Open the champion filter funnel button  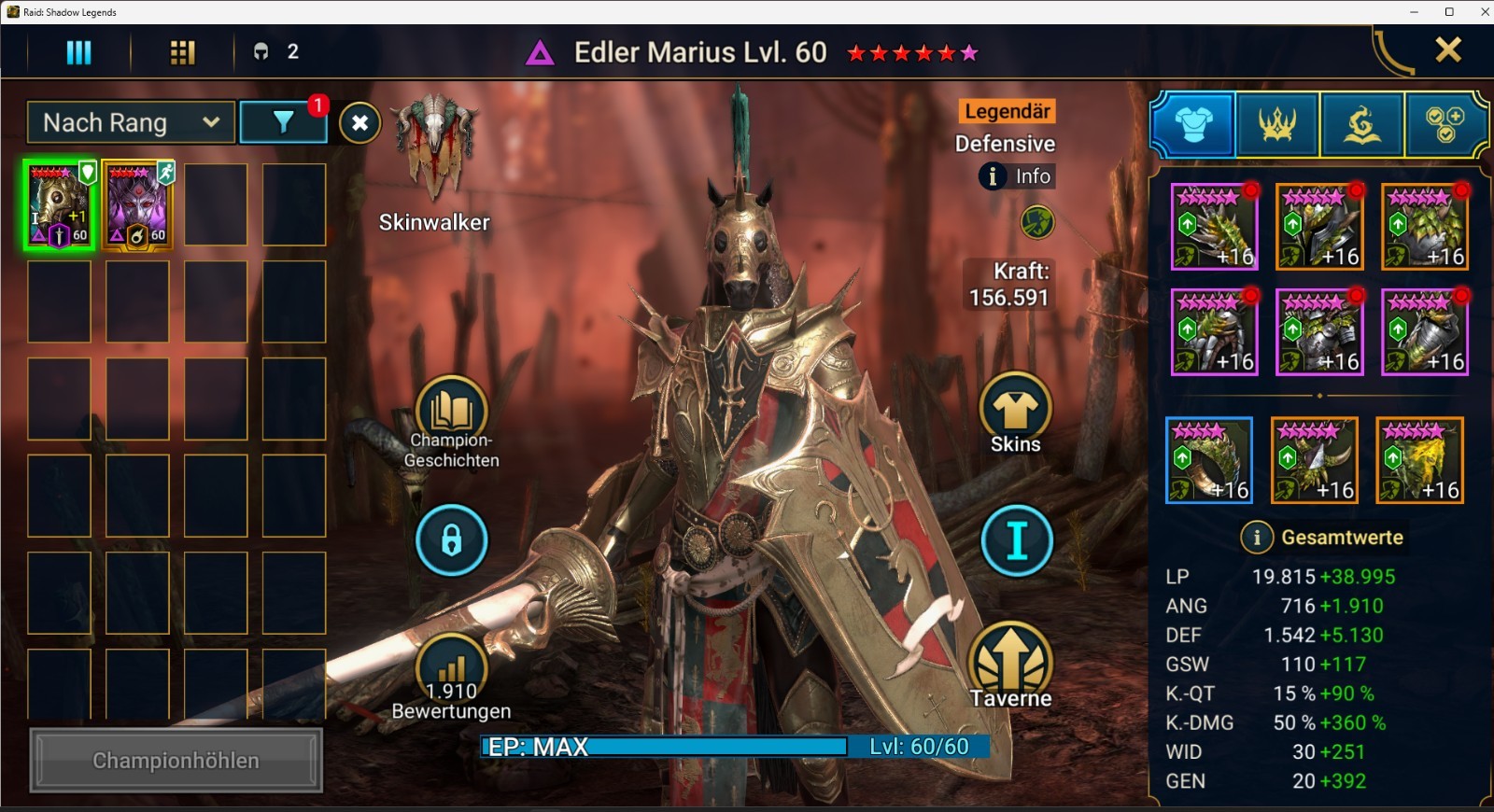283,122
